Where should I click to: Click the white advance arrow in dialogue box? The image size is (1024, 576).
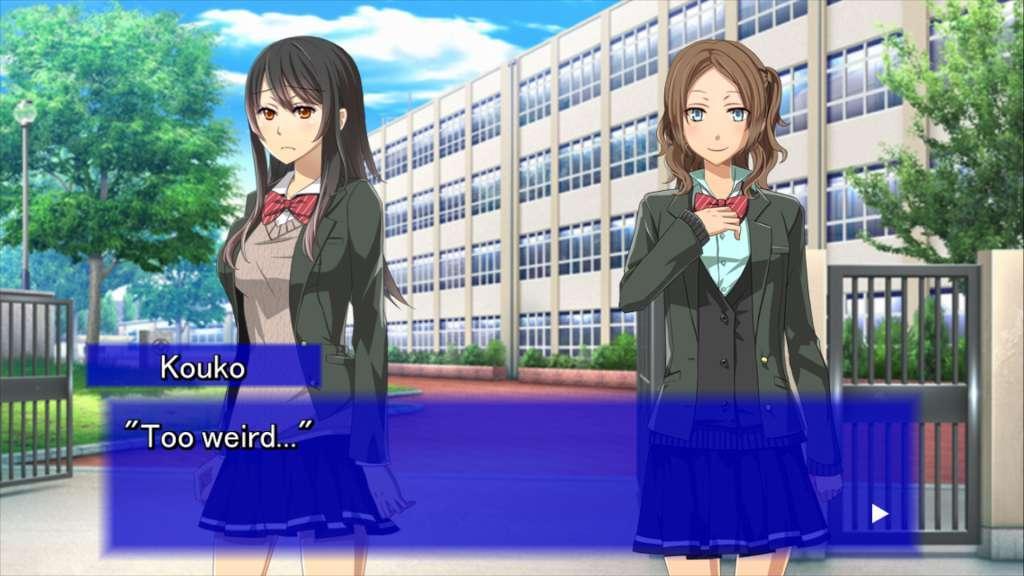click(x=879, y=514)
